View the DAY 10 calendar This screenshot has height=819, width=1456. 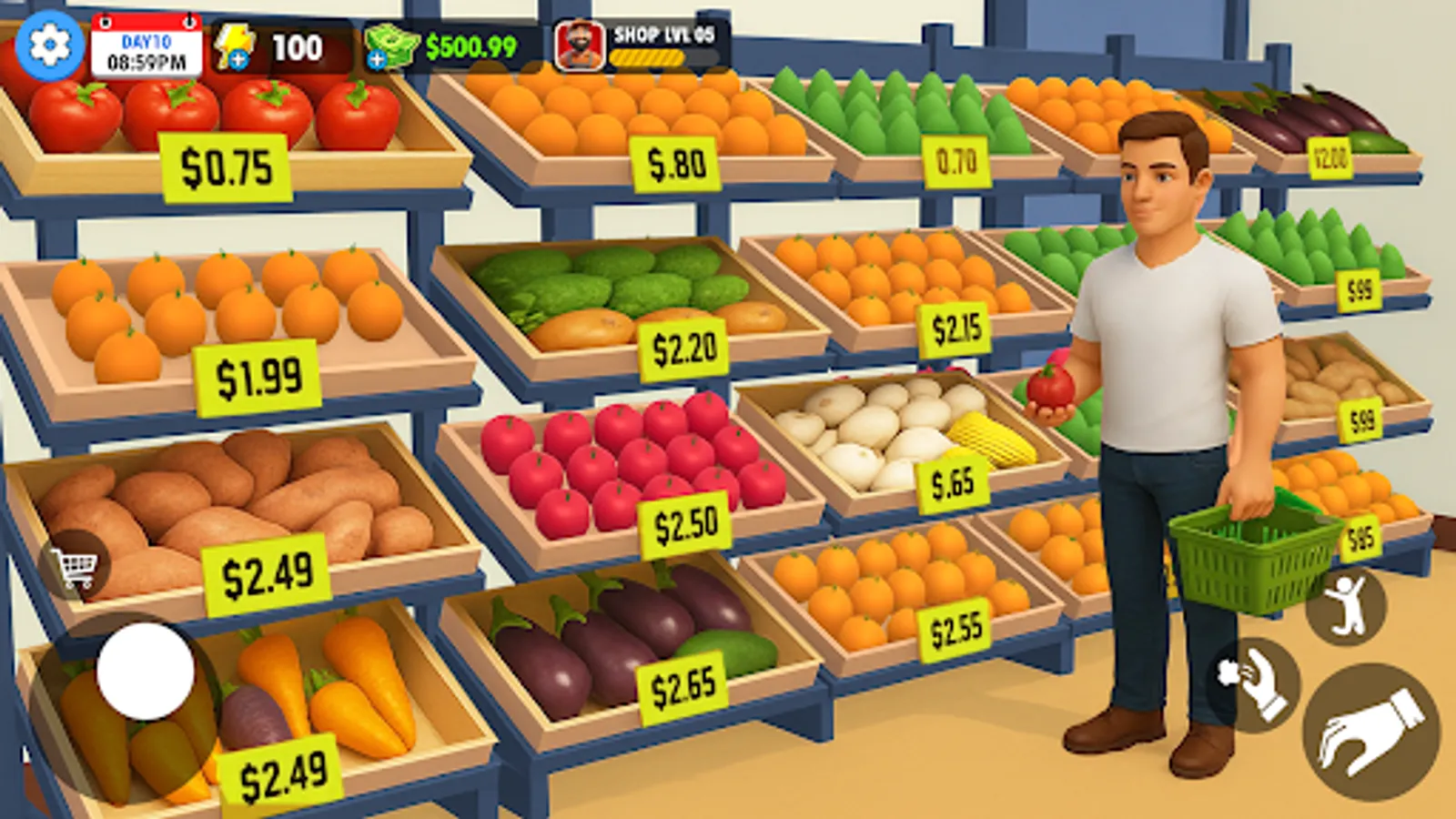(x=148, y=43)
